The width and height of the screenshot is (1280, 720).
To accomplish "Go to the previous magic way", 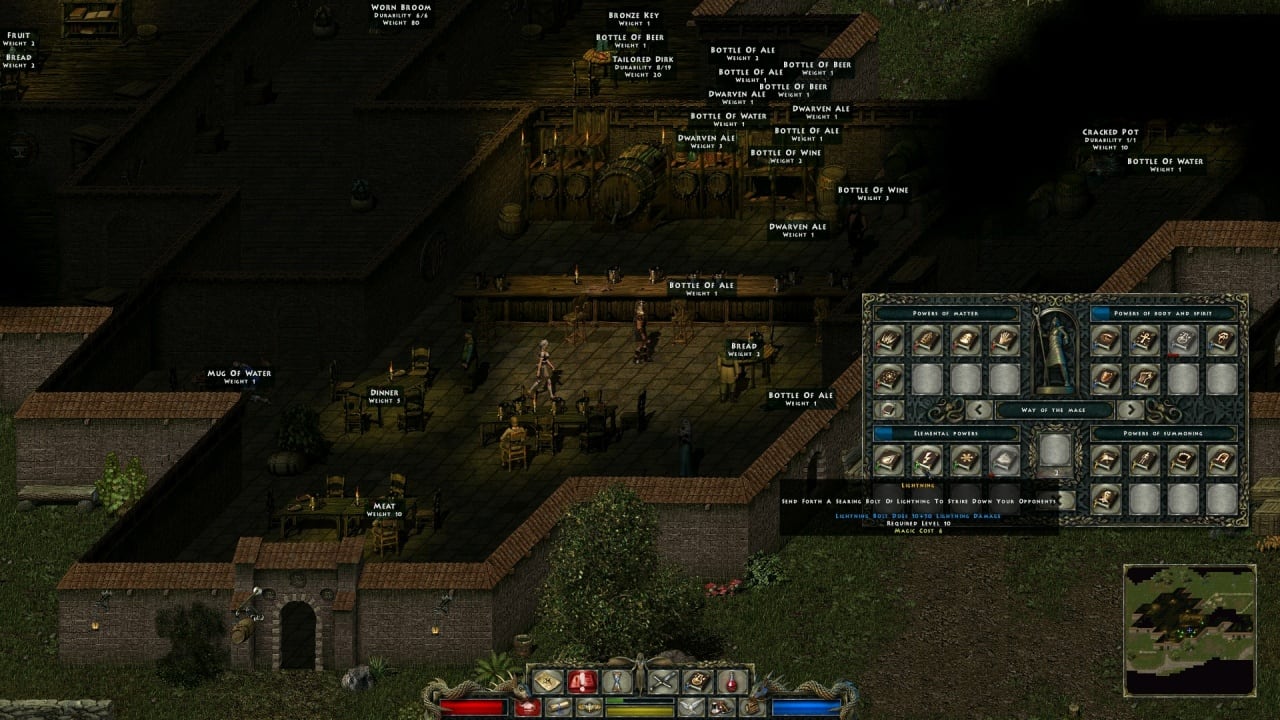I will [980, 409].
